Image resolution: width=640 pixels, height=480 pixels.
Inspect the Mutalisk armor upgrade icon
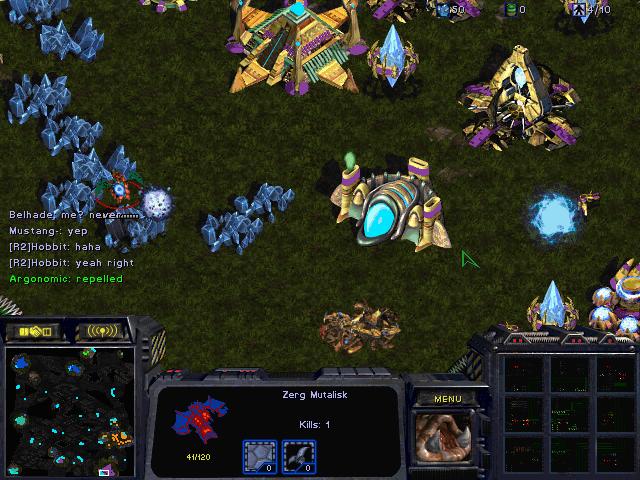tap(259, 457)
